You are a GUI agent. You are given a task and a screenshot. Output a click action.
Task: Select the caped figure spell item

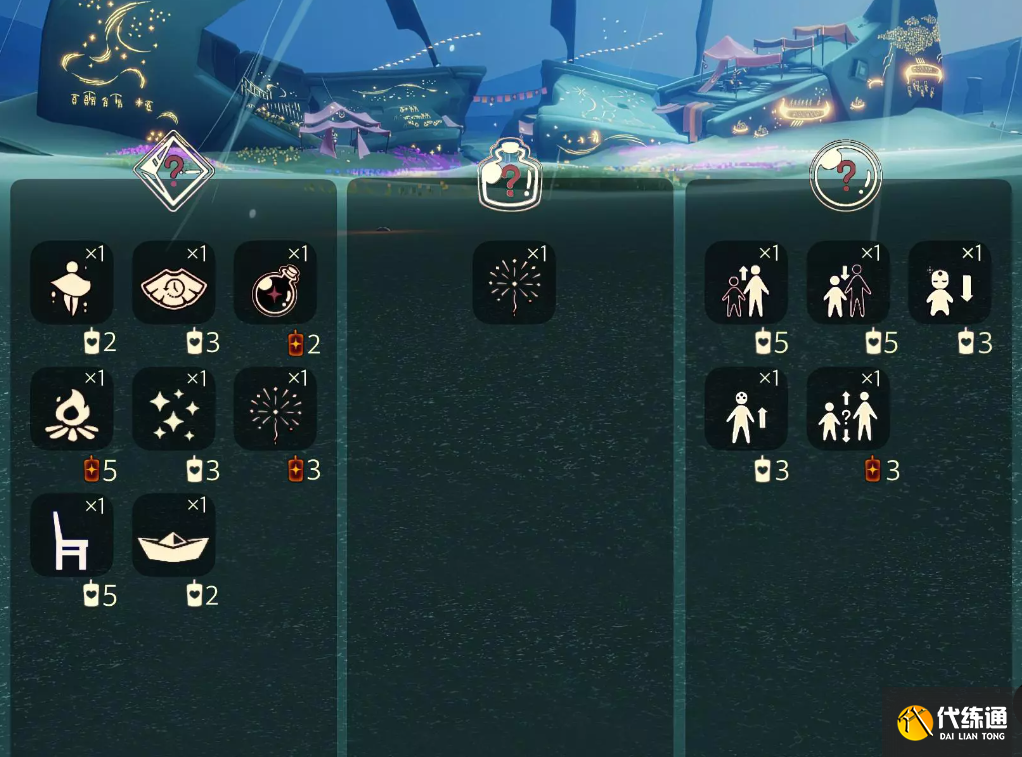[x=71, y=283]
